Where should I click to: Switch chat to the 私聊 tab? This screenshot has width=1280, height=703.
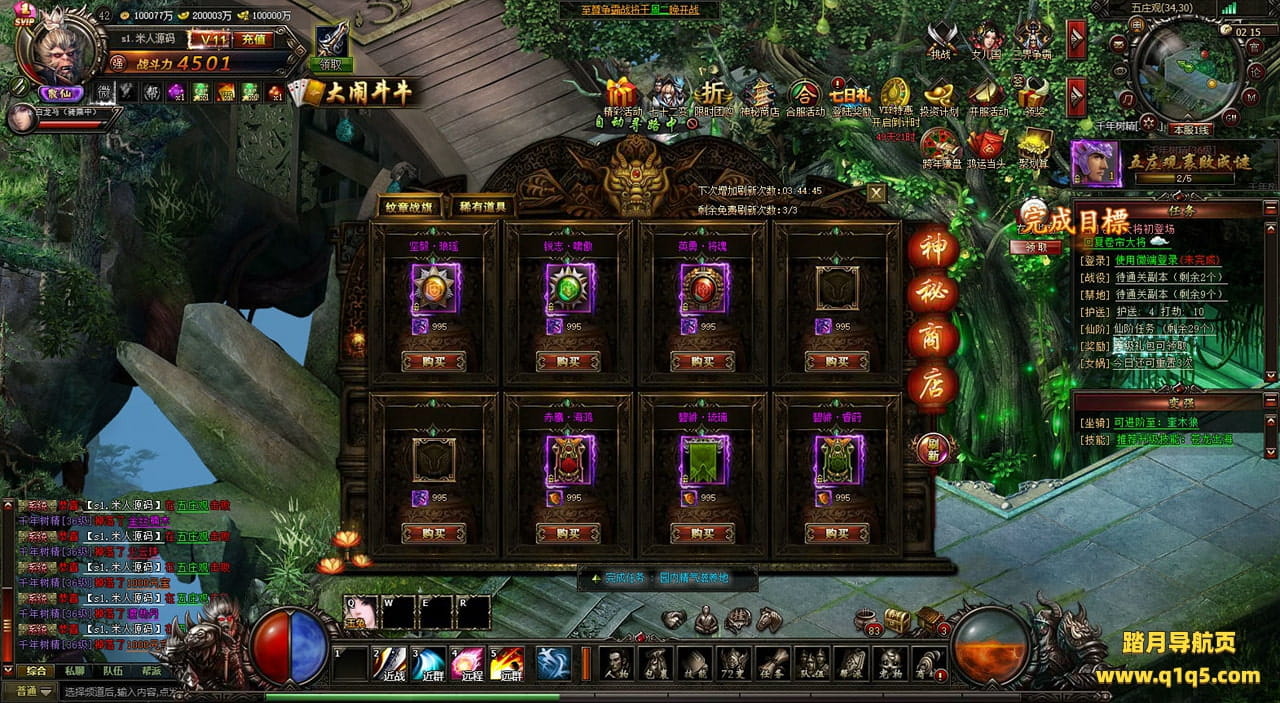[x=75, y=672]
